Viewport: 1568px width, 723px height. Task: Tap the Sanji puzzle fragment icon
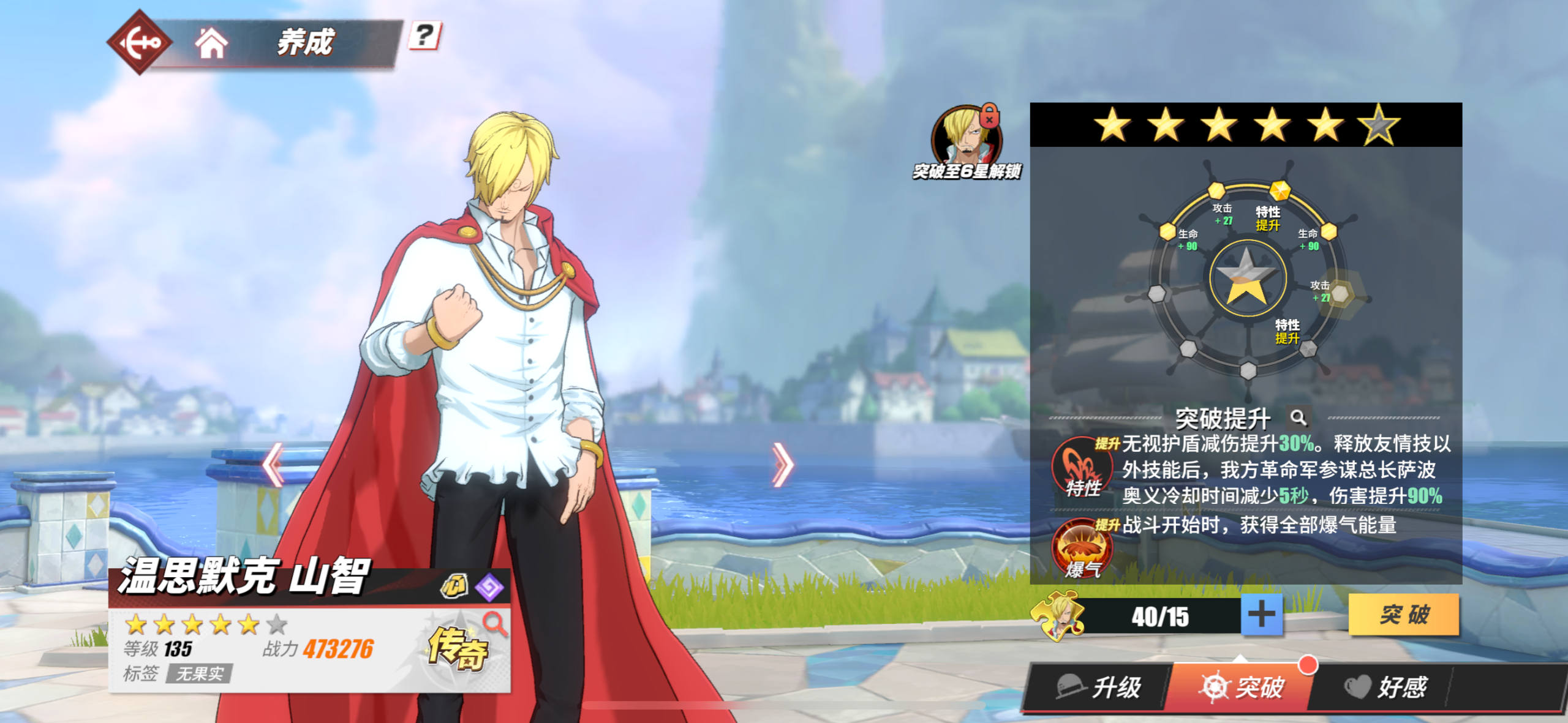pyautogui.click(x=1058, y=615)
